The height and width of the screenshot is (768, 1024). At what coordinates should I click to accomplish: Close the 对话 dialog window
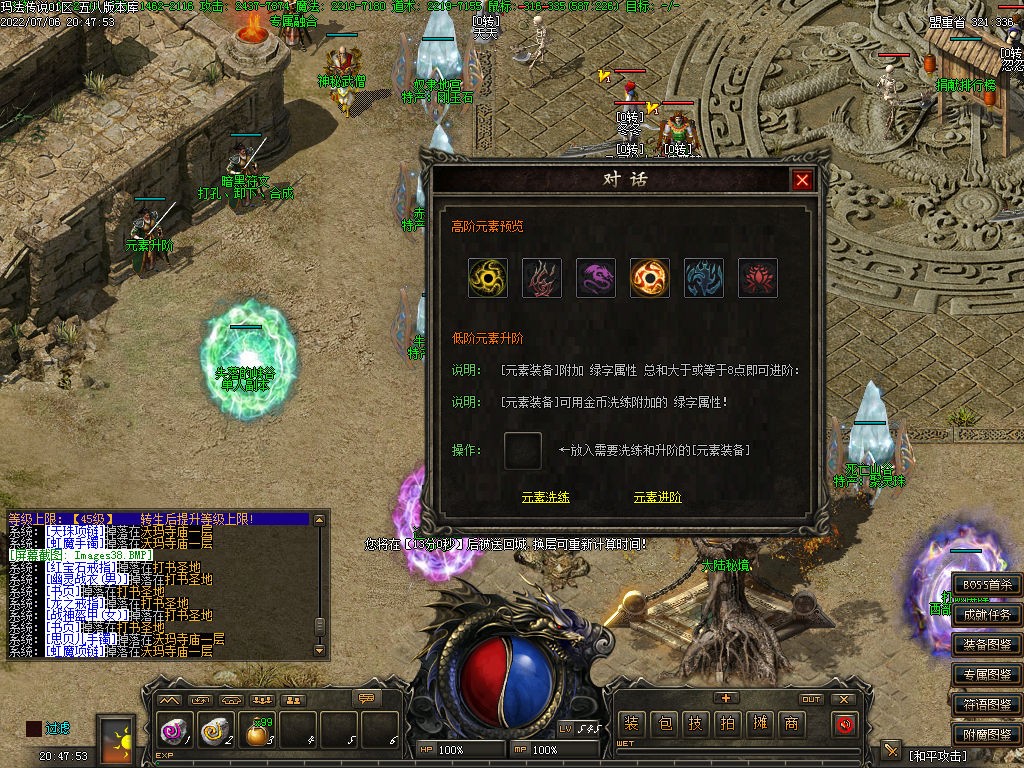(x=802, y=180)
